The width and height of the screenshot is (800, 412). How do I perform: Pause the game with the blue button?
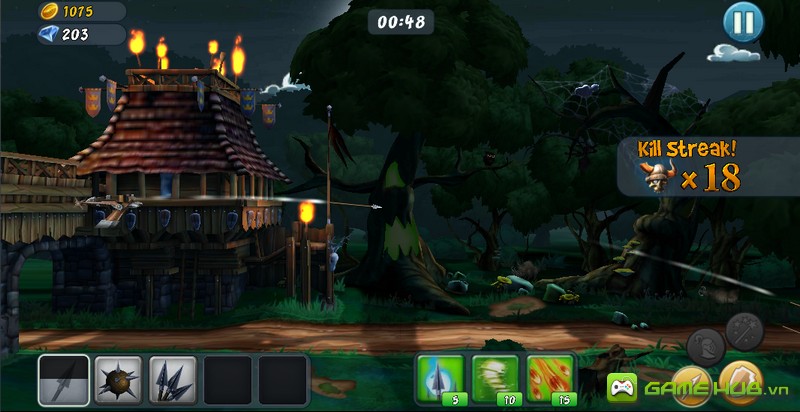(742, 21)
